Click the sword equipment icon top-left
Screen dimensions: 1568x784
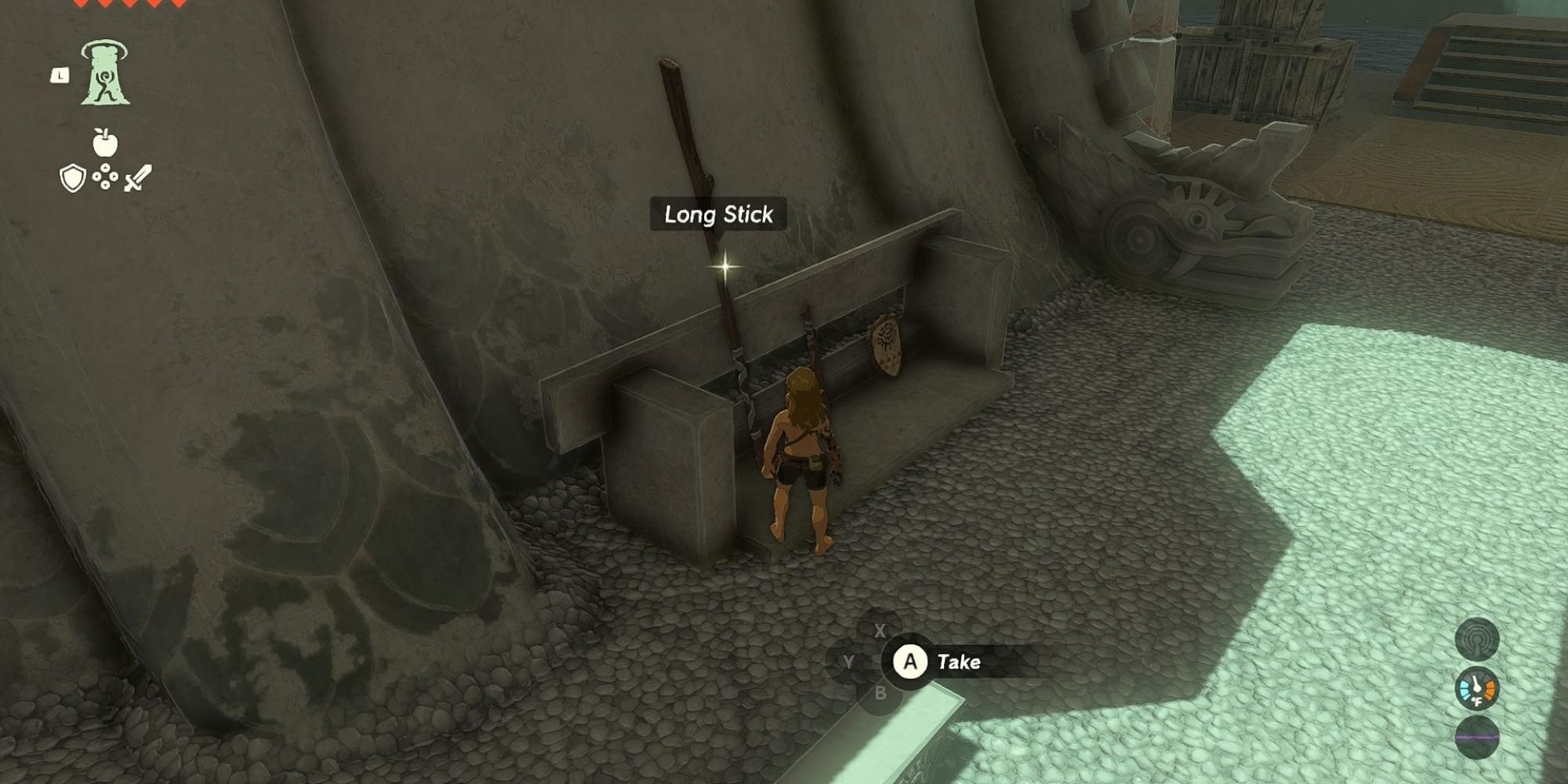coord(138,179)
